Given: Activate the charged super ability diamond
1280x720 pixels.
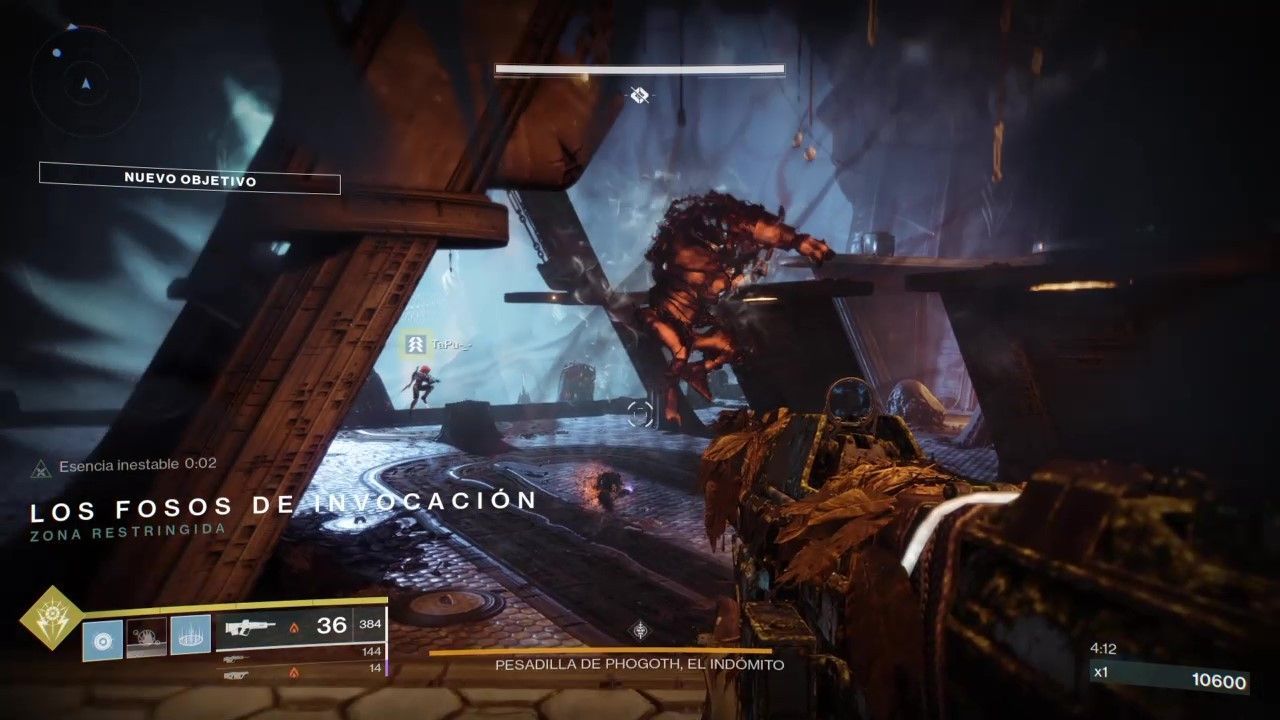Looking at the screenshot, I should point(50,617).
